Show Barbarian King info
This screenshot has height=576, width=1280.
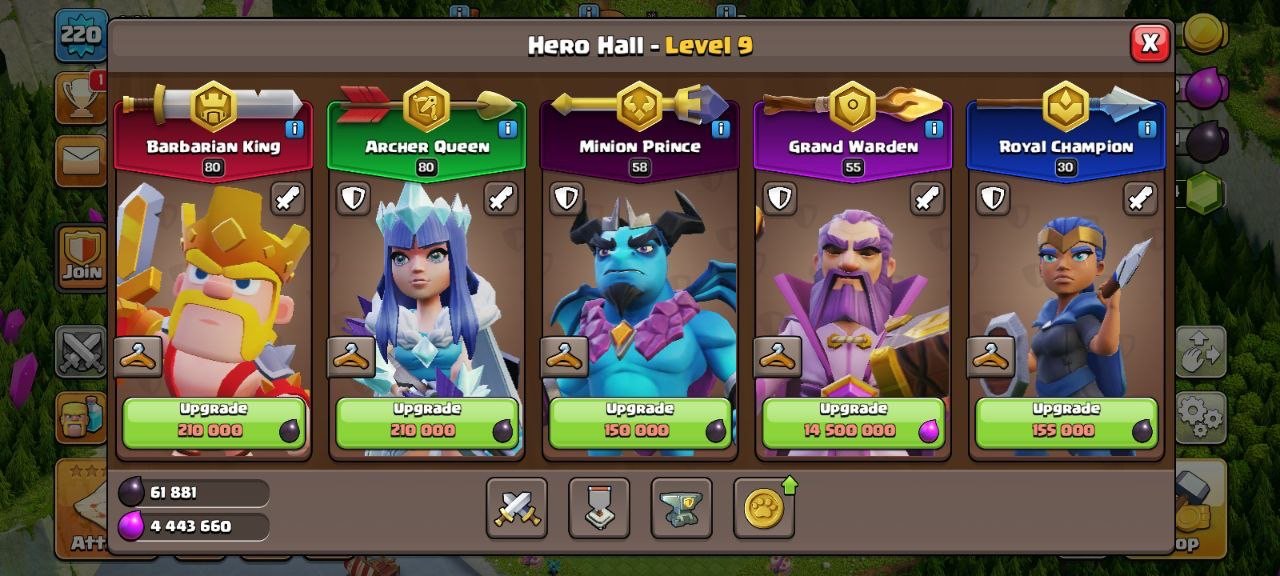tap(294, 128)
